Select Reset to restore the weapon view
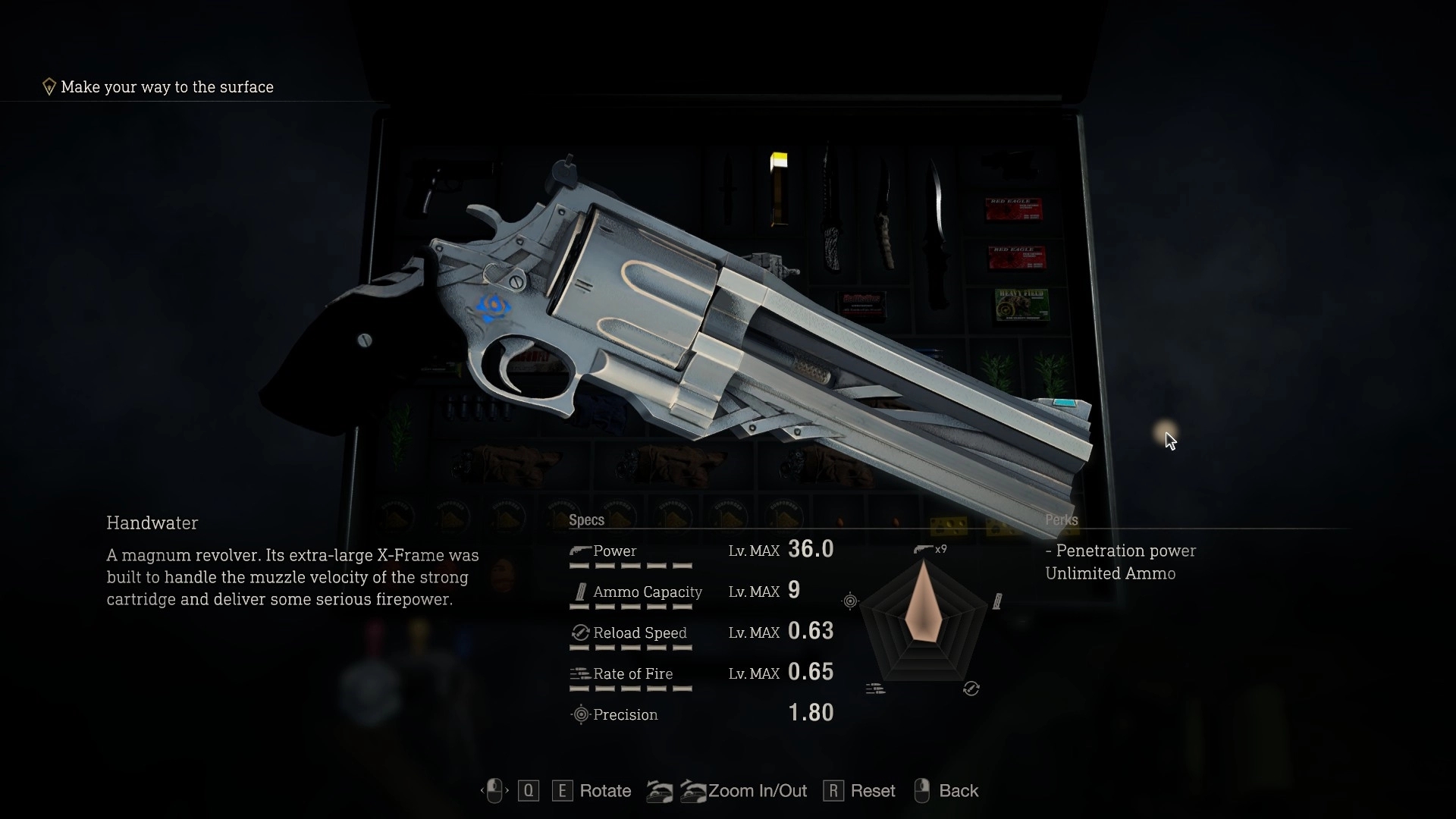Image resolution: width=1456 pixels, height=819 pixels. 872,791
